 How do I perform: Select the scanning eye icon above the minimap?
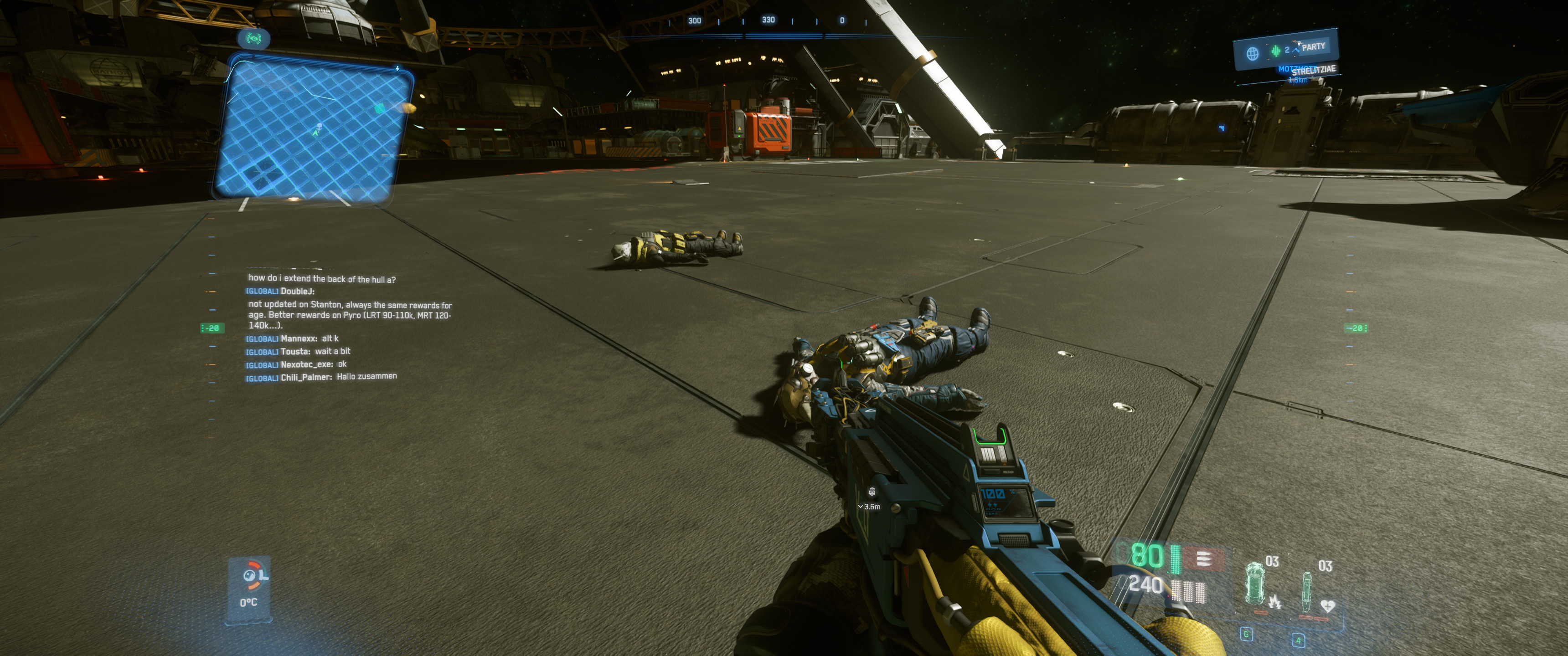tap(253, 39)
